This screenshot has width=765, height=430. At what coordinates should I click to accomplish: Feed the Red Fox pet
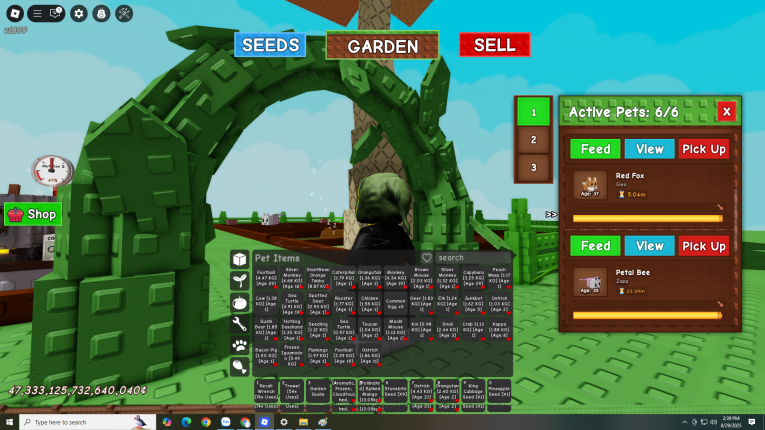click(x=595, y=149)
